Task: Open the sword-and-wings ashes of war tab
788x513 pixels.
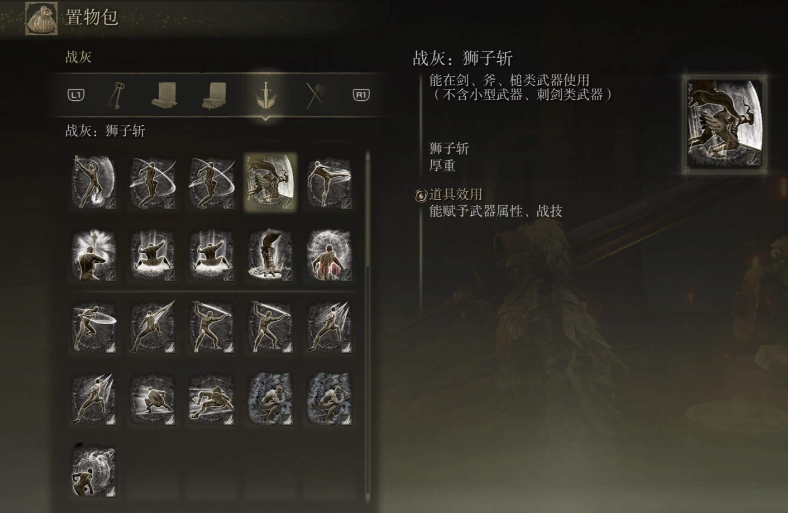Action: tap(265, 94)
